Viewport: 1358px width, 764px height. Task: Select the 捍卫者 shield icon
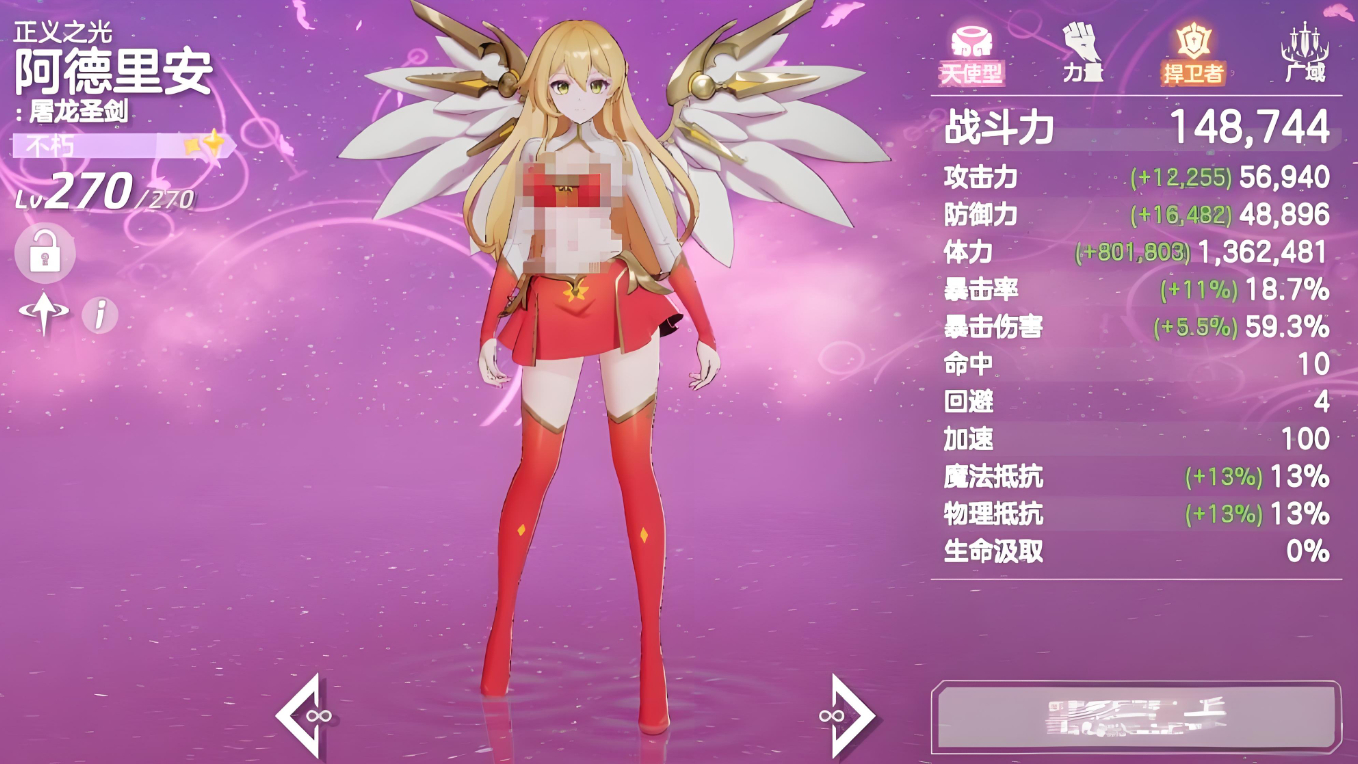pos(1192,53)
